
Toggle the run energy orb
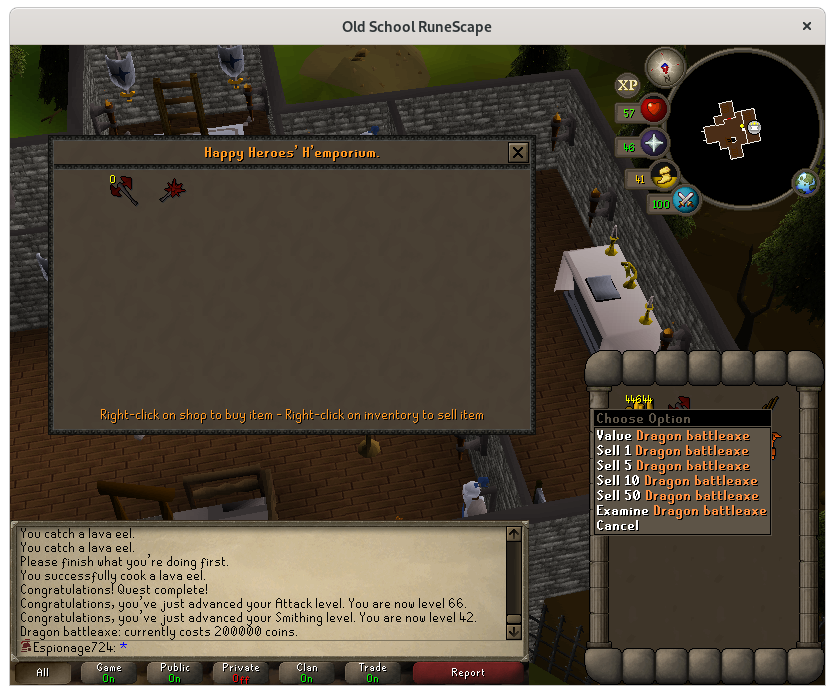(661, 179)
